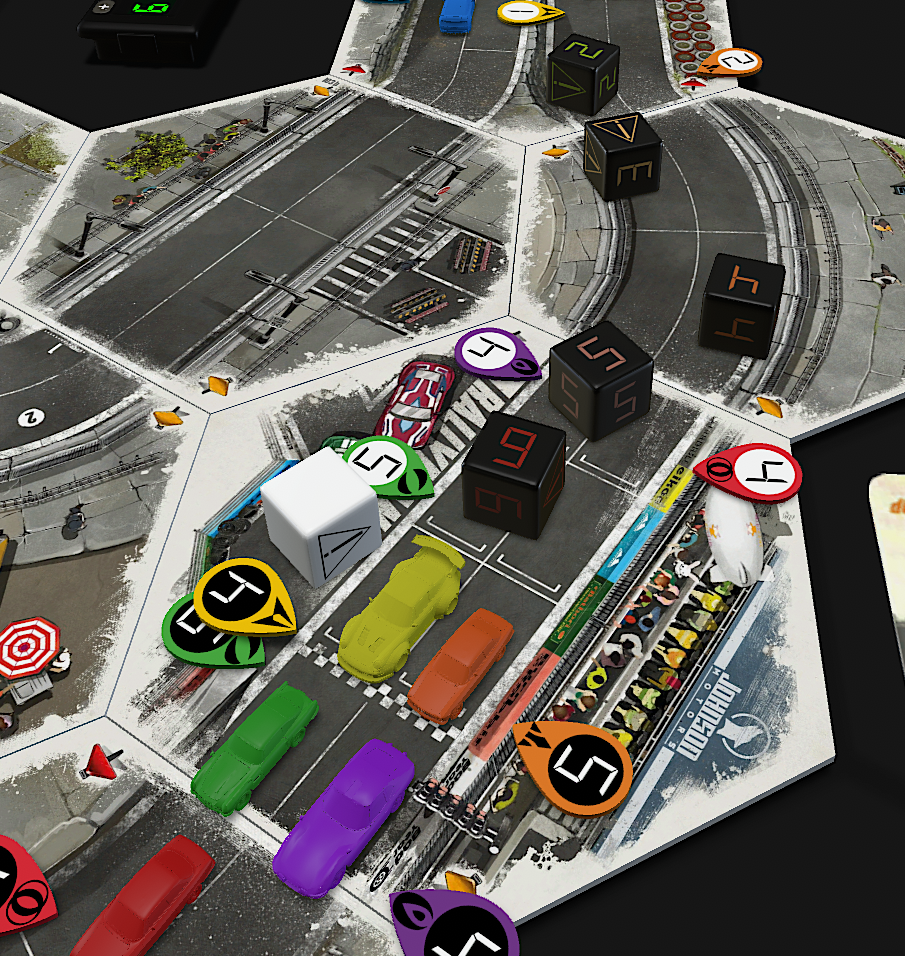Select the black die showing 5

601,381
